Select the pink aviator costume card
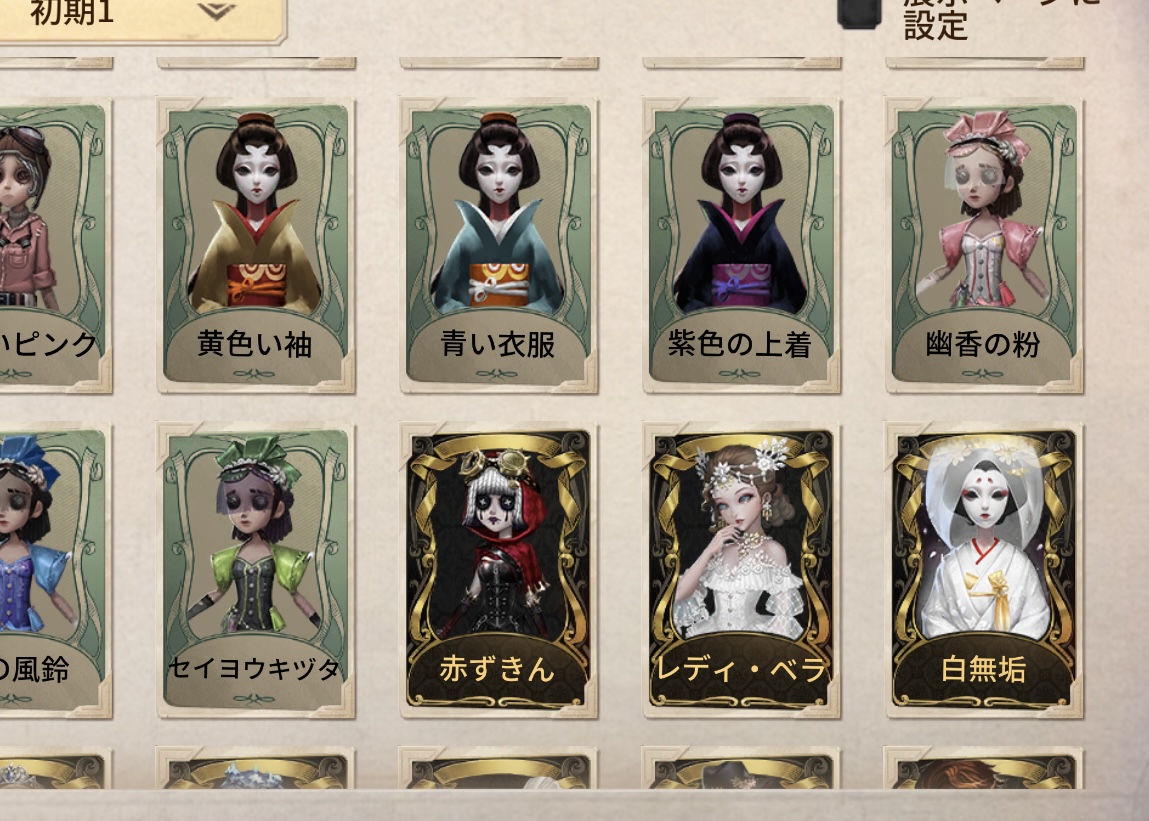This screenshot has height=821, width=1149. pyautogui.click(x=50, y=244)
